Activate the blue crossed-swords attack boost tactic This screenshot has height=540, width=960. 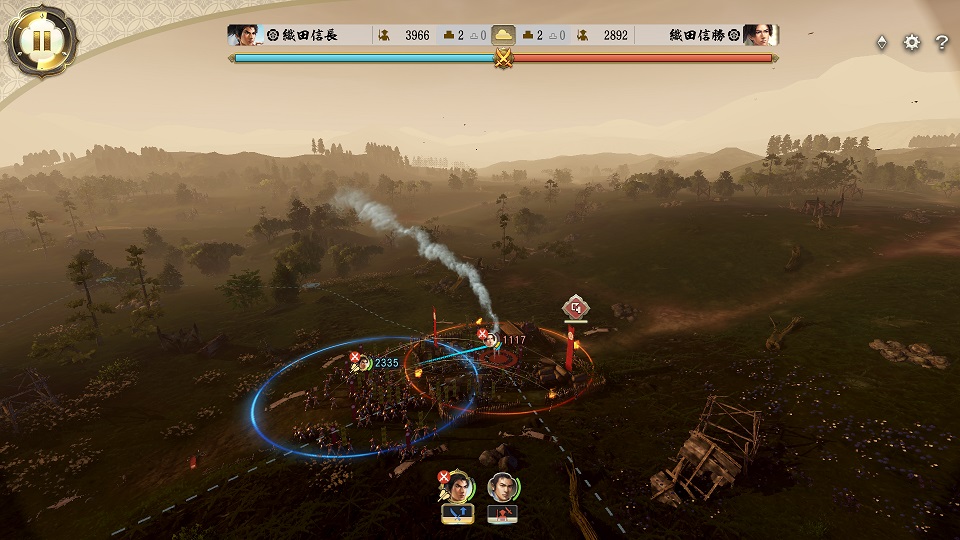457,514
